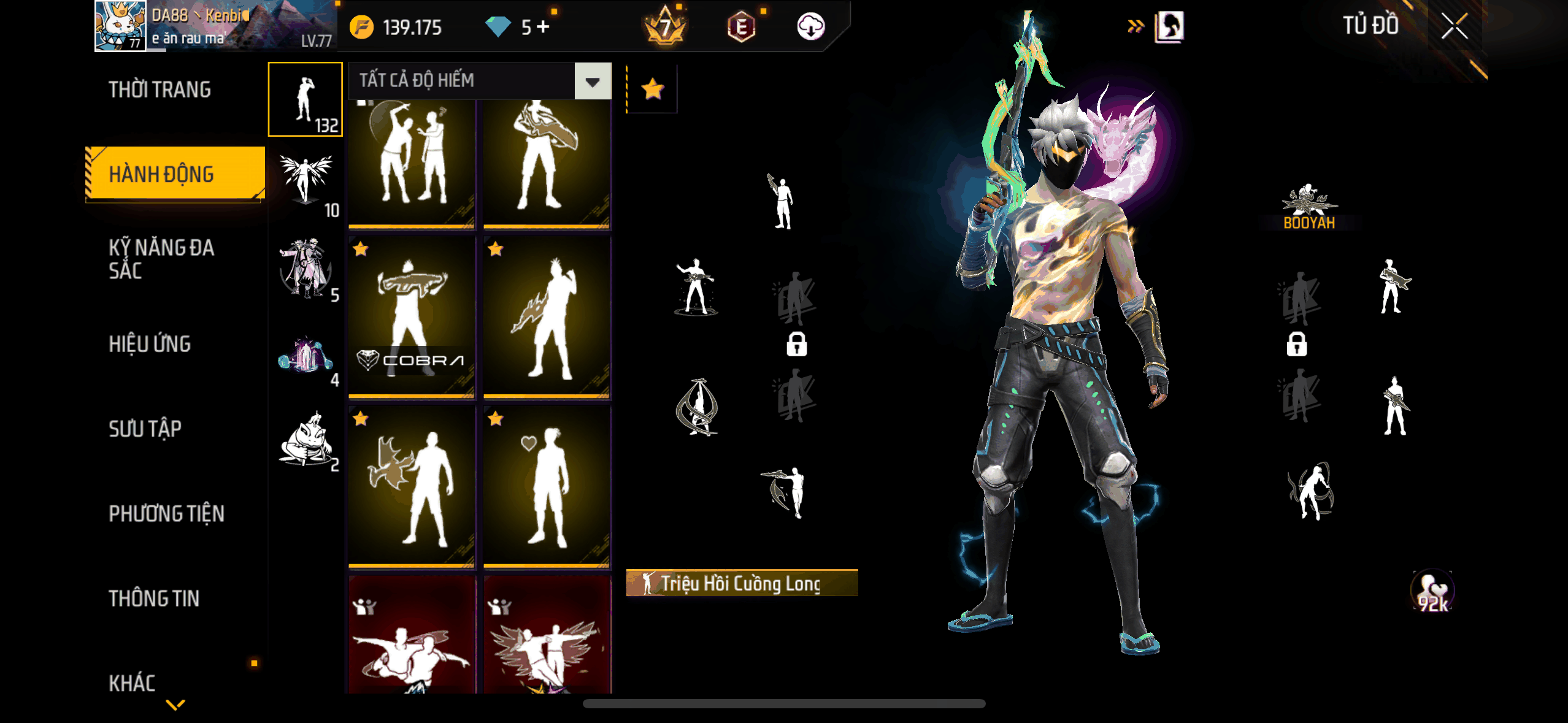Viewport: 1568px width, 723px height.
Task: Open the Thời Trang category
Action: click(159, 90)
